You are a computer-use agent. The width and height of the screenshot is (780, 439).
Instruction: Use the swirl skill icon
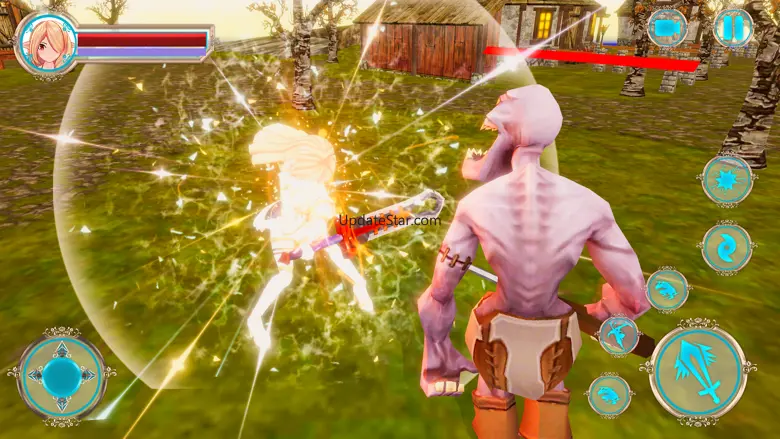[727, 247]
